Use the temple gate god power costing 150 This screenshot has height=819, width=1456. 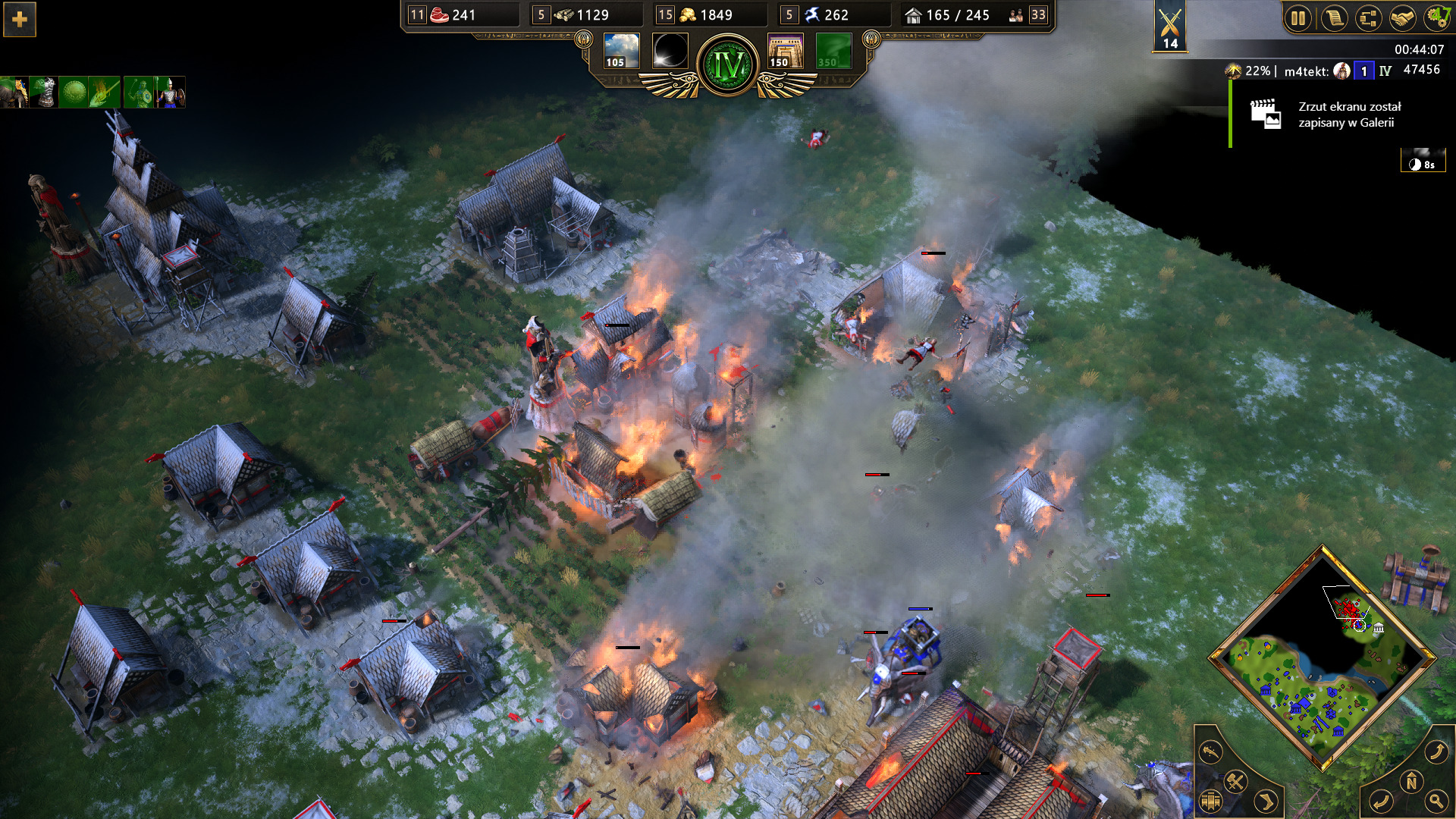pos(786,51)
